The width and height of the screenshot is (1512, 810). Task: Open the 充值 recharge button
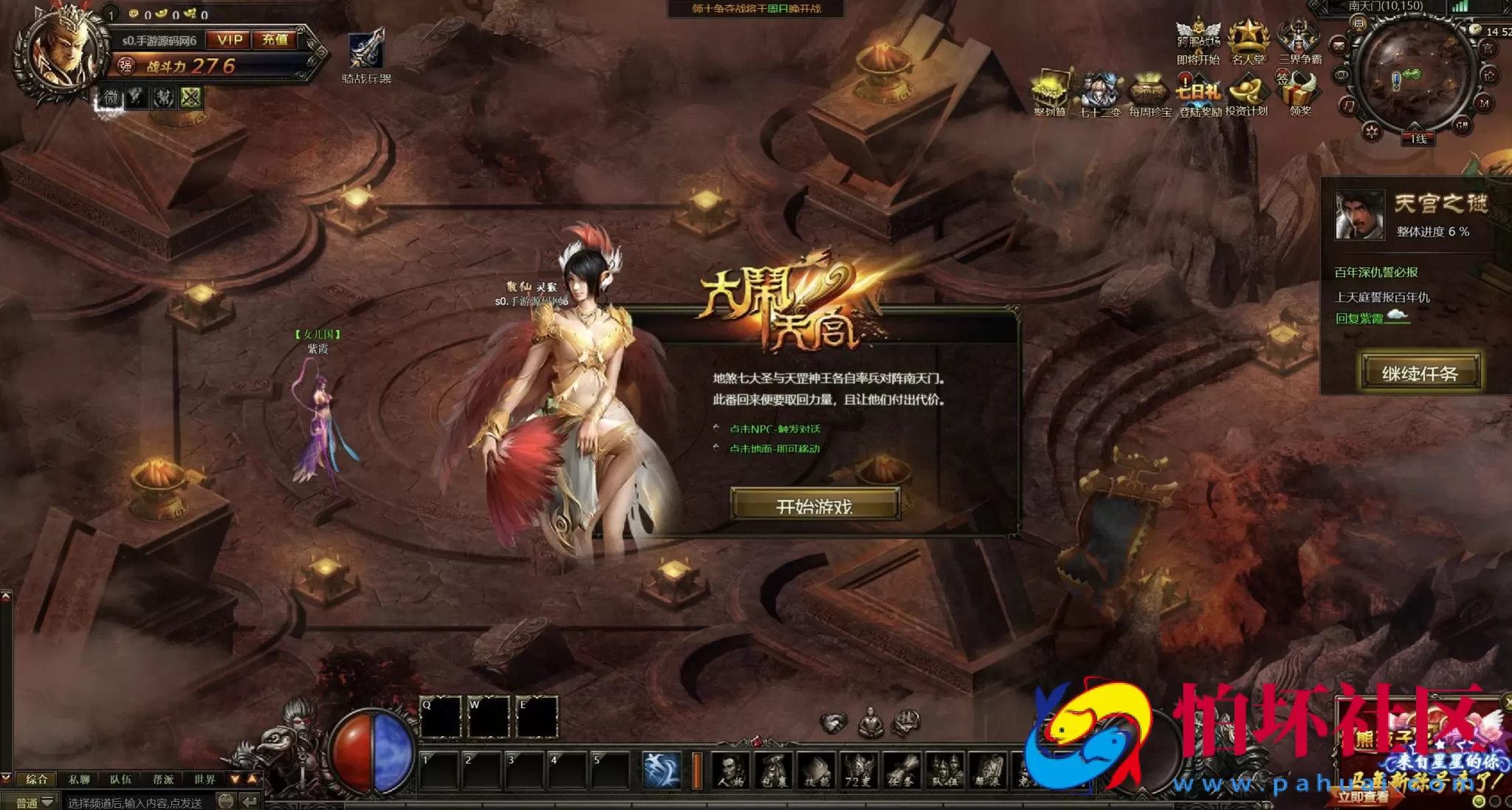coord(275,40)
